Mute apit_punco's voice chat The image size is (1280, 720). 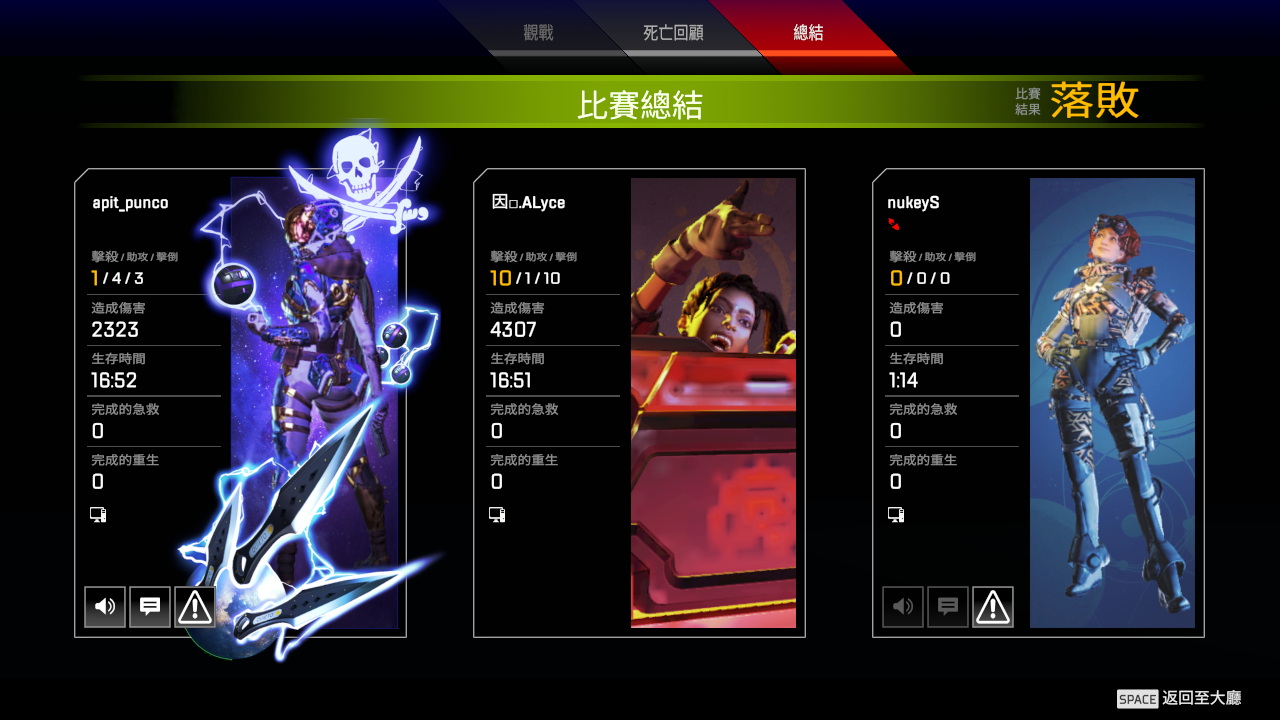click(x=104, y=606)
